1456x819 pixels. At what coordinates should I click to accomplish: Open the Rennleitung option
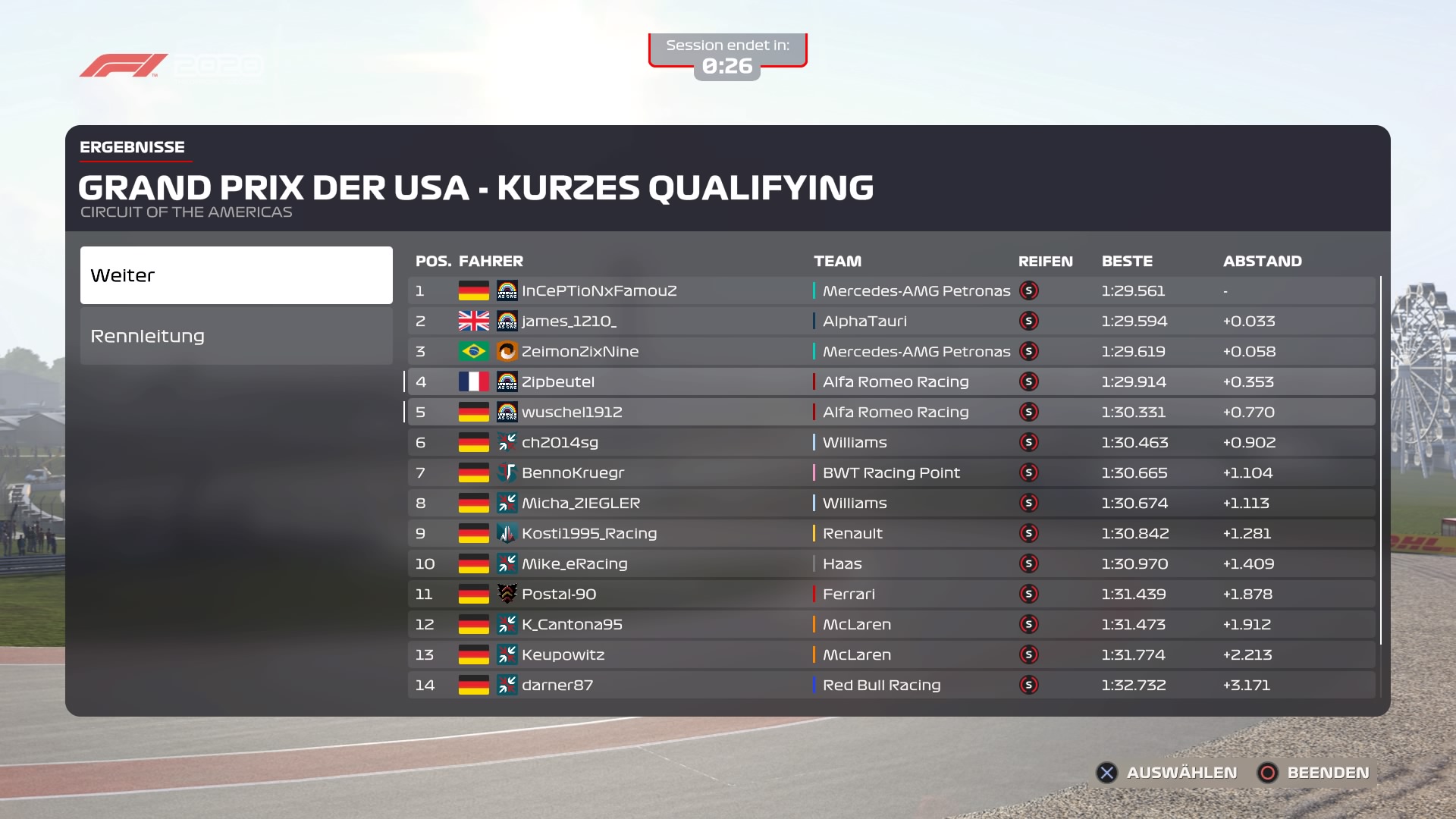click(236, 336)
